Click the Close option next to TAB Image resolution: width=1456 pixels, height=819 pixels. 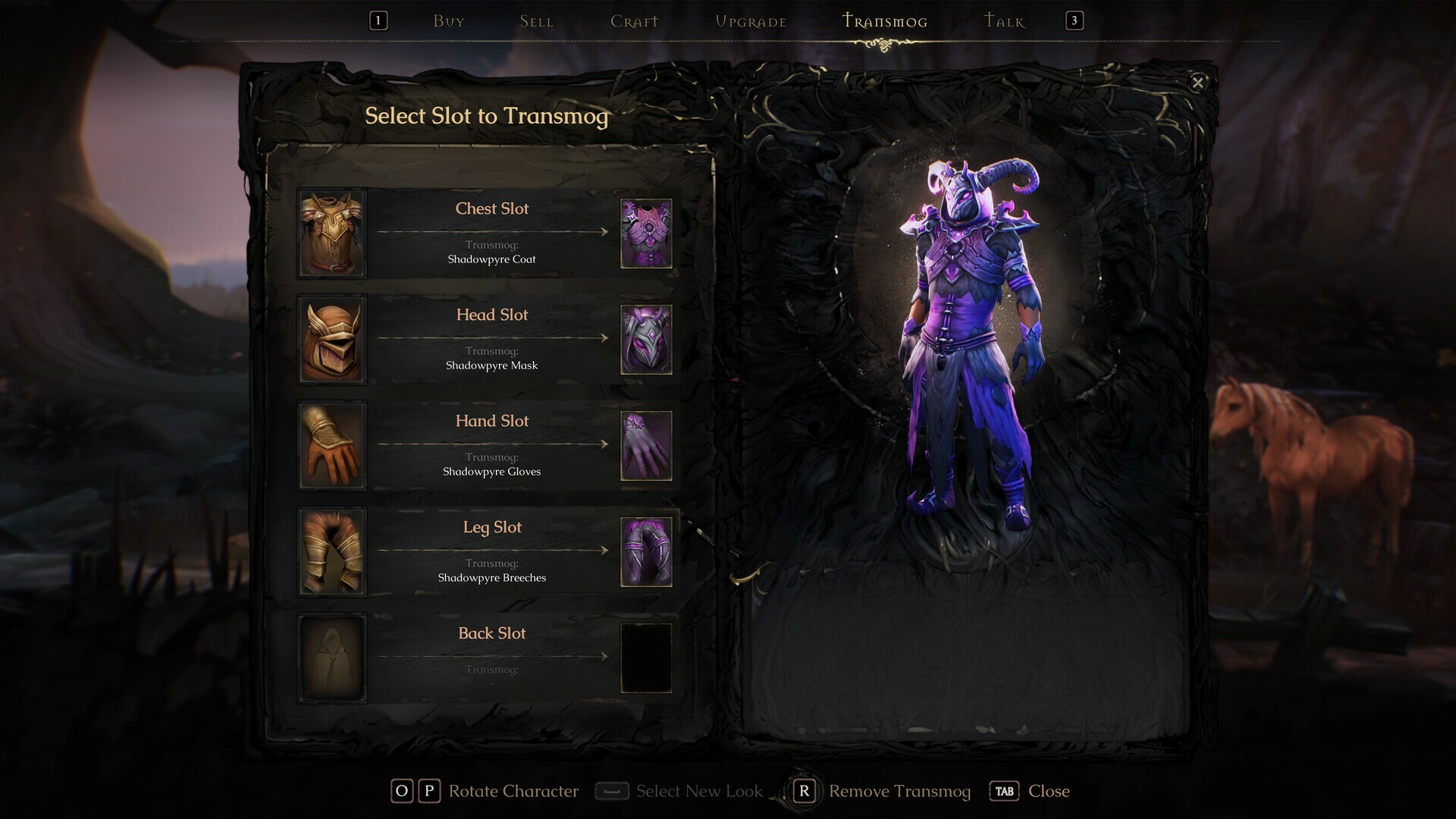point(1050,791)
